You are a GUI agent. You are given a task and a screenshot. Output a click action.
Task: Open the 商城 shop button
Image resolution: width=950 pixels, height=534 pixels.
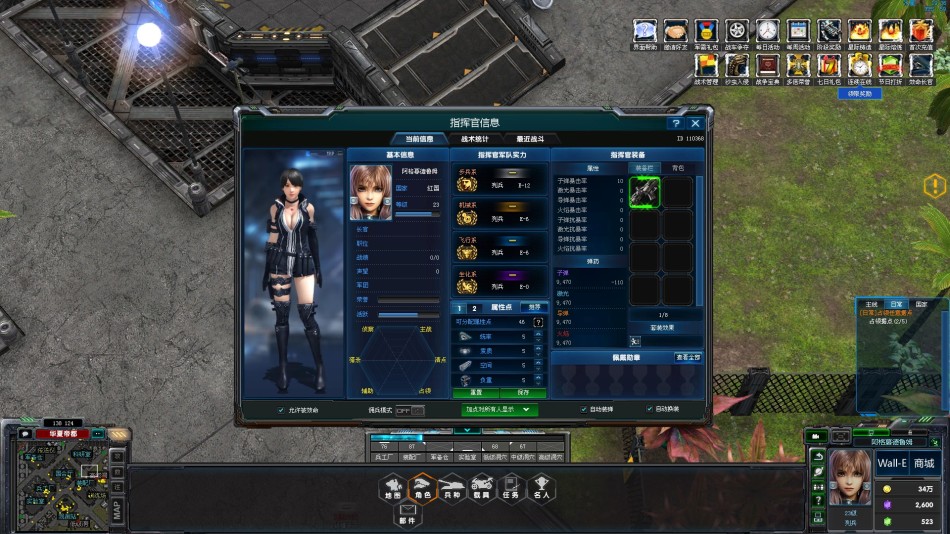point(923,463)
